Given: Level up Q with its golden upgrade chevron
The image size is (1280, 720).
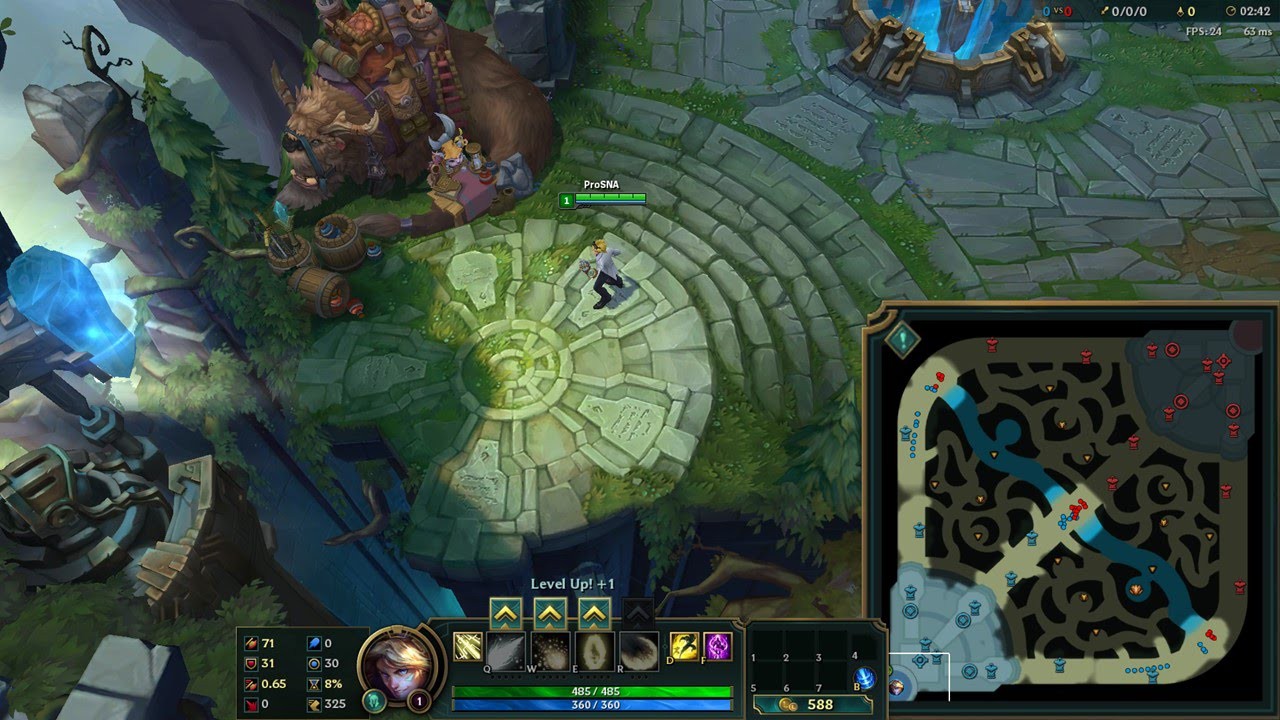Looking at the screenshot, I should coord(505,612).
